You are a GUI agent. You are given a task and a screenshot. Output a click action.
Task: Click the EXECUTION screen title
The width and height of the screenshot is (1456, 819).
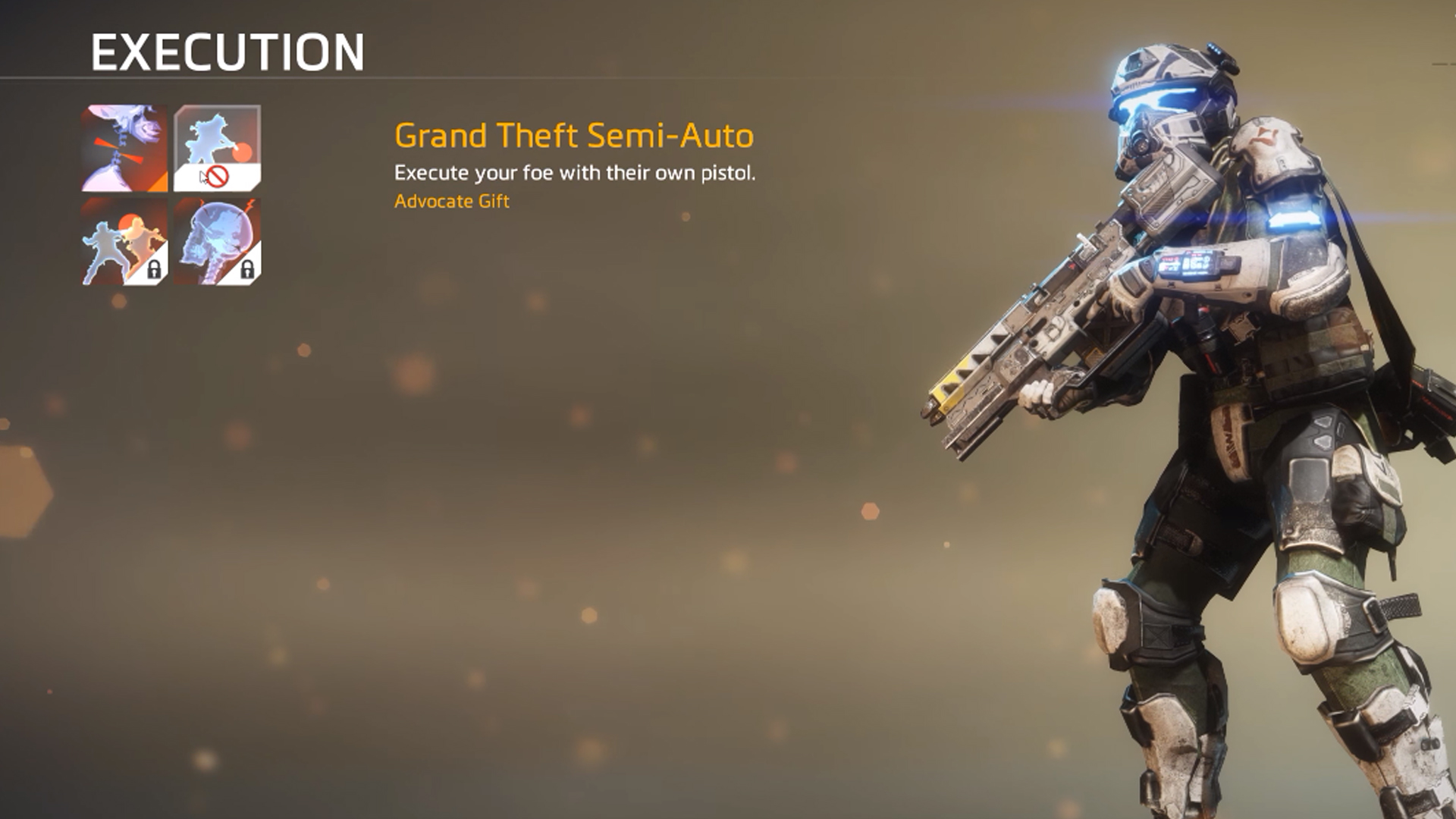225,52
